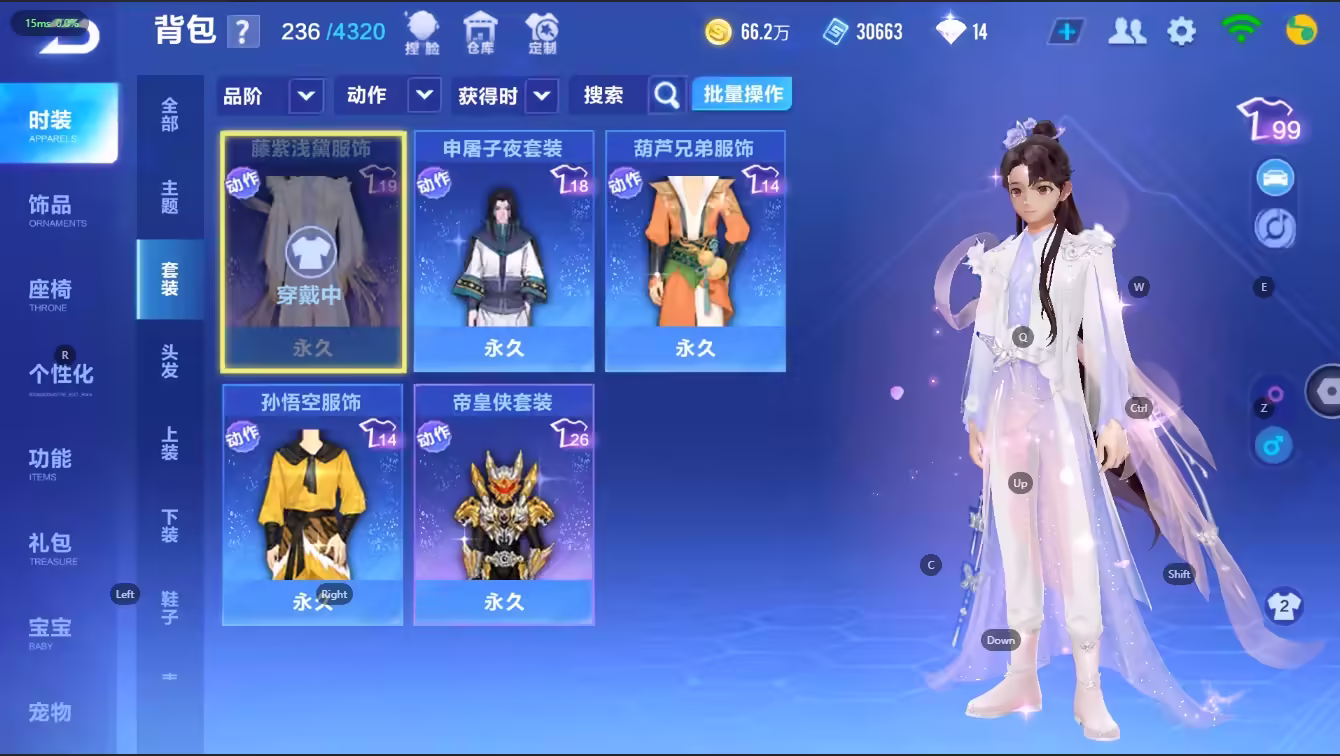Viewport: 1340px width, 756px height.
Task: Switch to the 宝宝 baby category
Action: tap(50, 631)
